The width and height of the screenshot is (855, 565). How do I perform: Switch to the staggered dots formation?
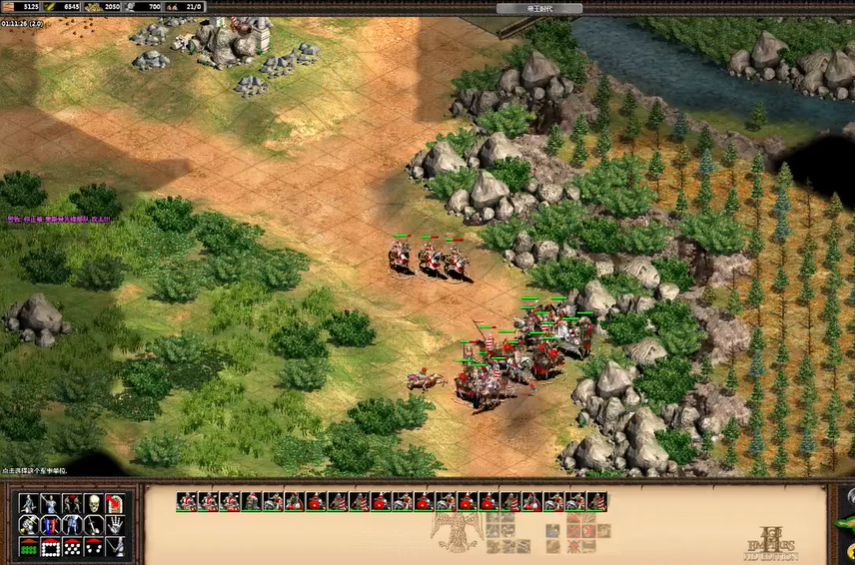click(x=72, y=547)
